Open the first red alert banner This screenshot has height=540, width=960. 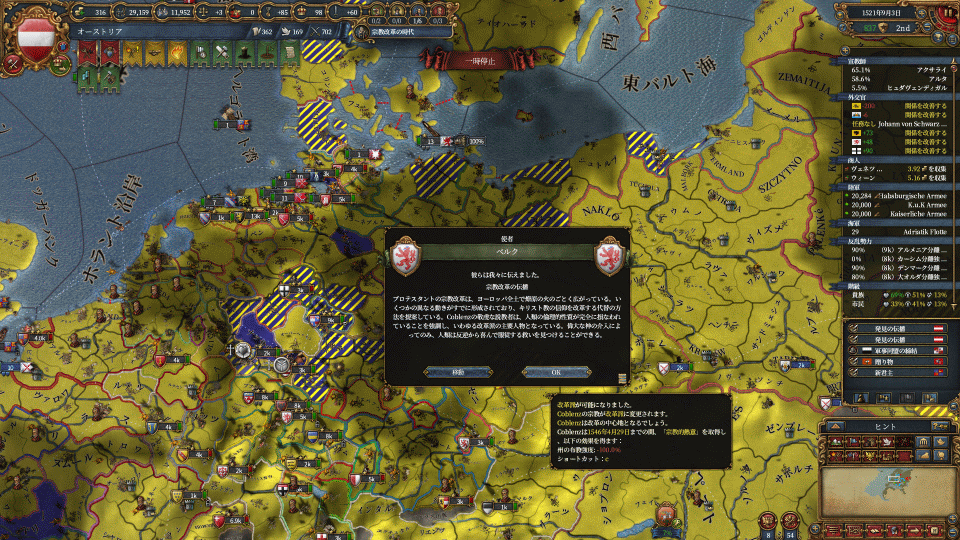(x=87, y=54)
